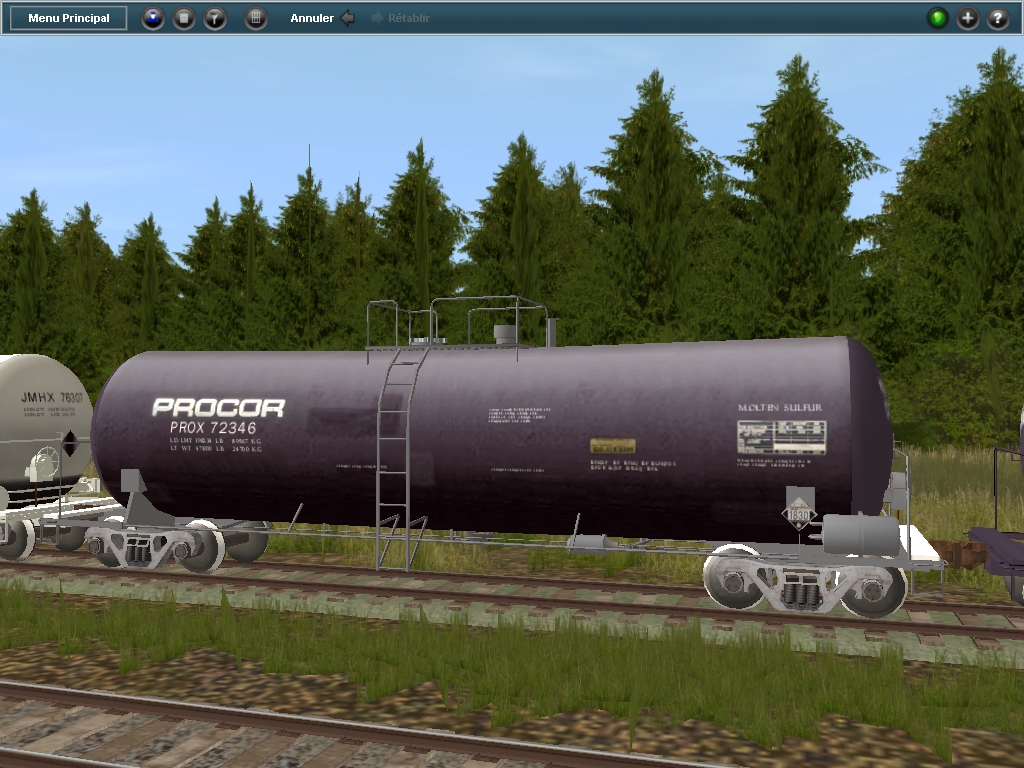Click the green status light icon
Viewport: 1024px width, 768px height.
[x=937, y=18]
